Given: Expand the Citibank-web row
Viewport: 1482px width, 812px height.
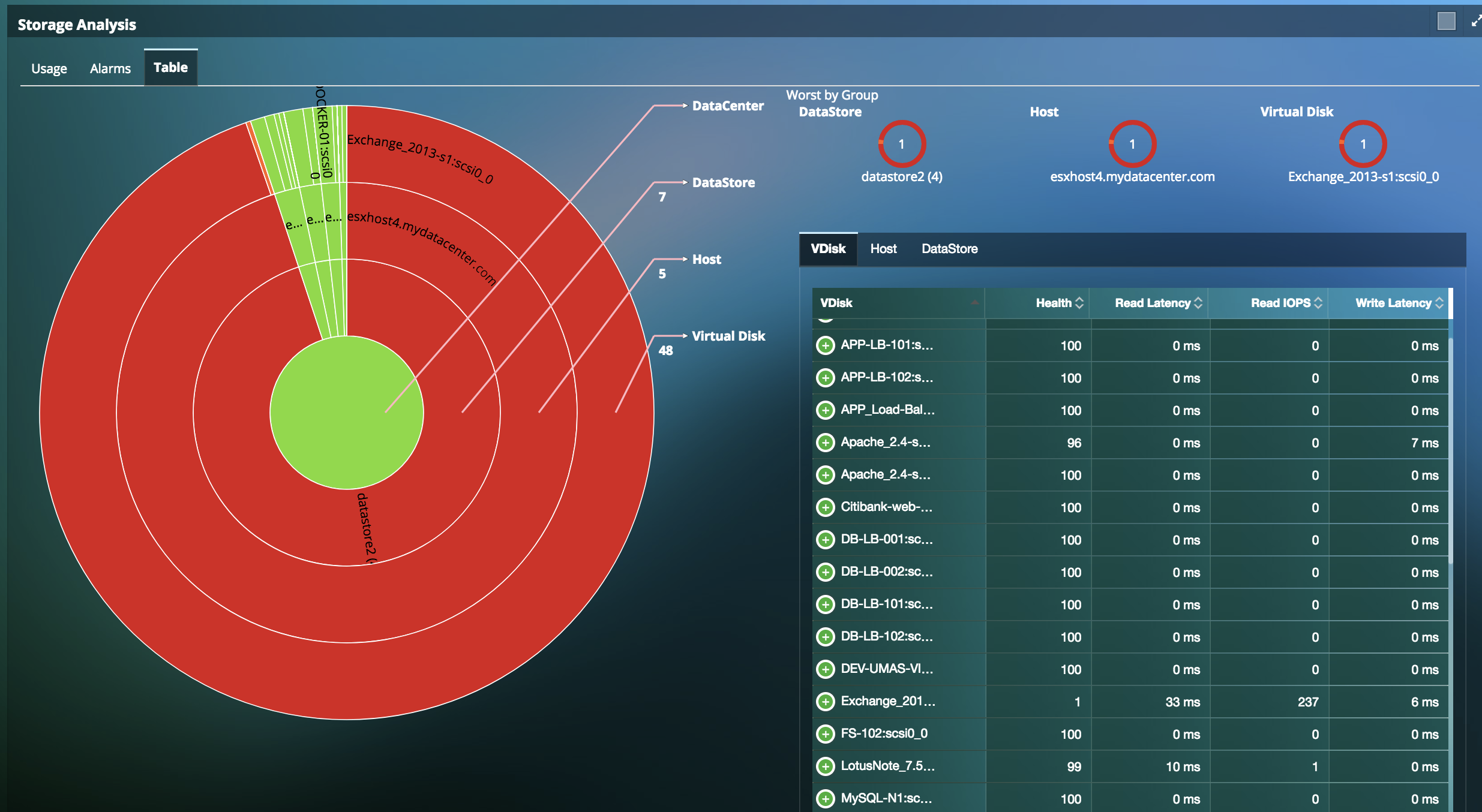Looking at the screenshot, I should 826,507.
